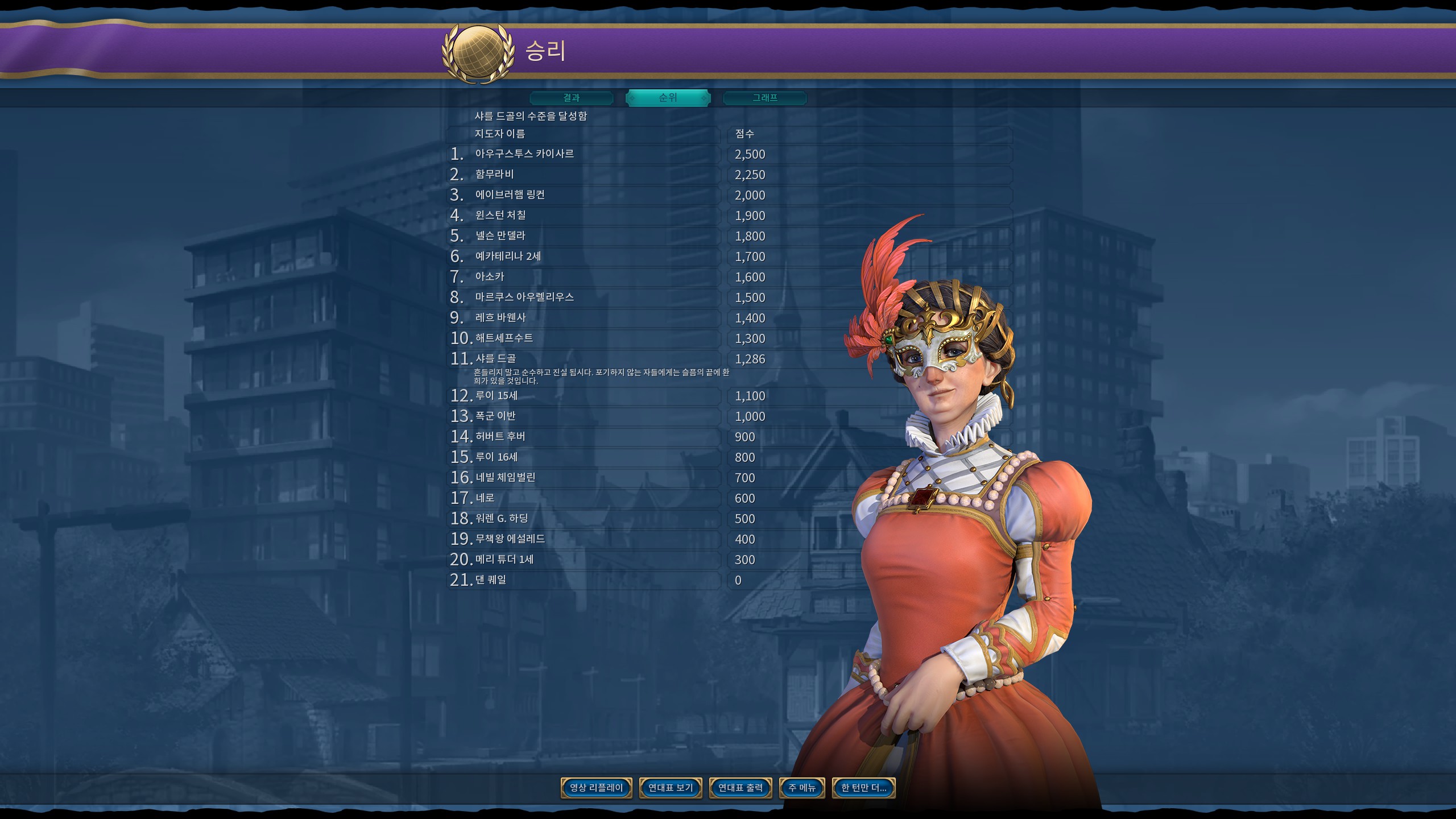This screenshot has height=819, width=1456.
Task: Choose 연대표 출력 button
Action: pos(741,788)
